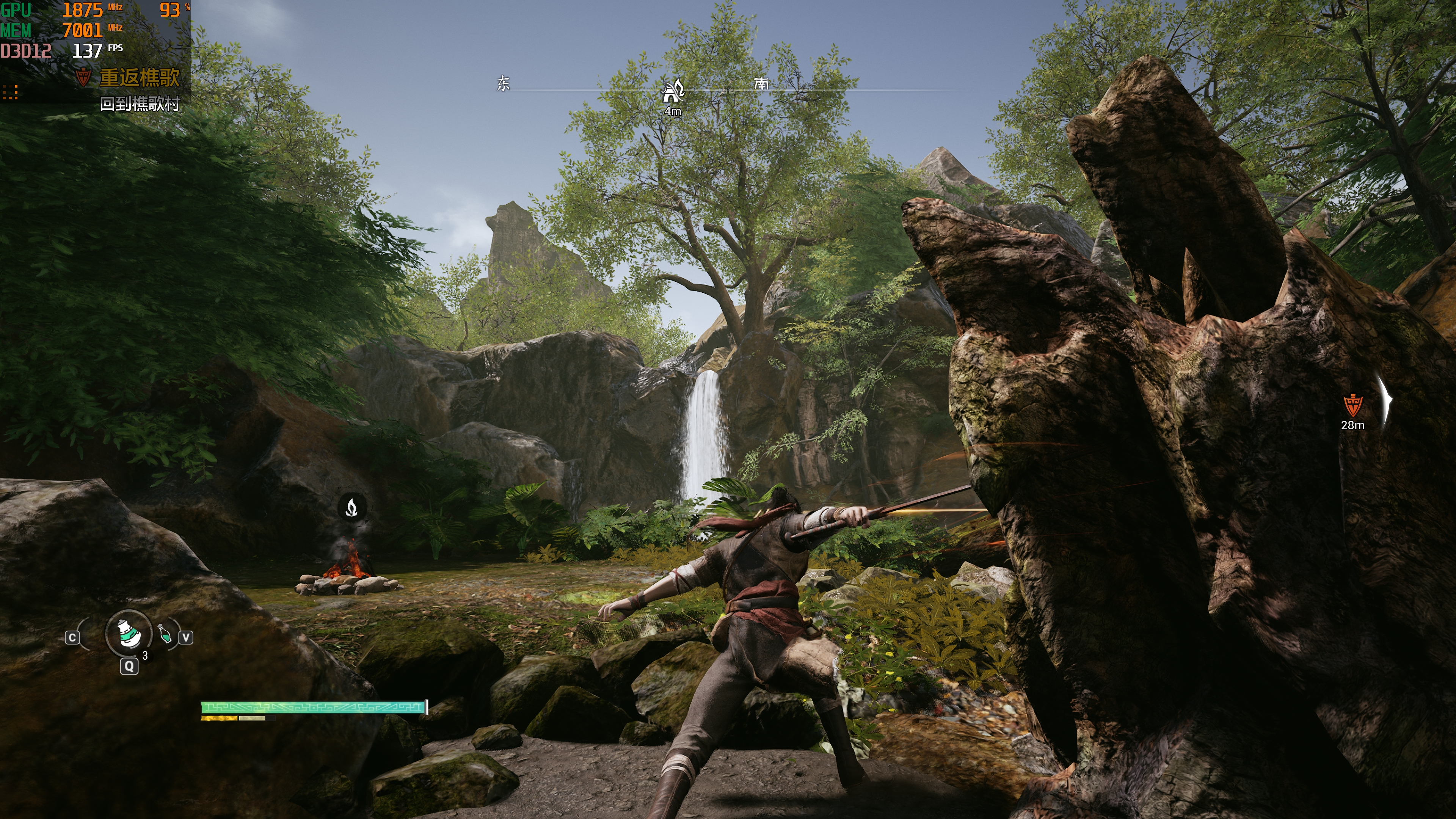Choose the small green potion bottle
The width and height of the screenshot is (1456, 819).
pyautogui.click(x=165, y=634)
